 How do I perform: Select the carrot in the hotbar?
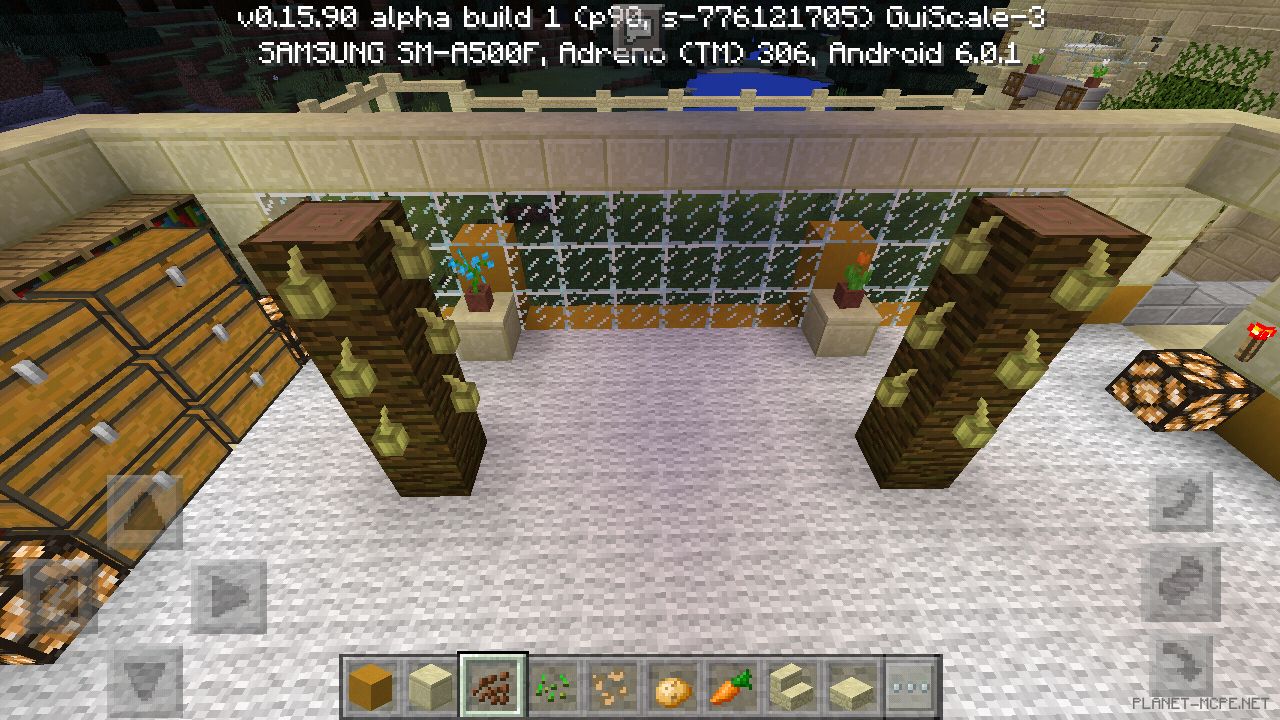click(x=733, y=688)
